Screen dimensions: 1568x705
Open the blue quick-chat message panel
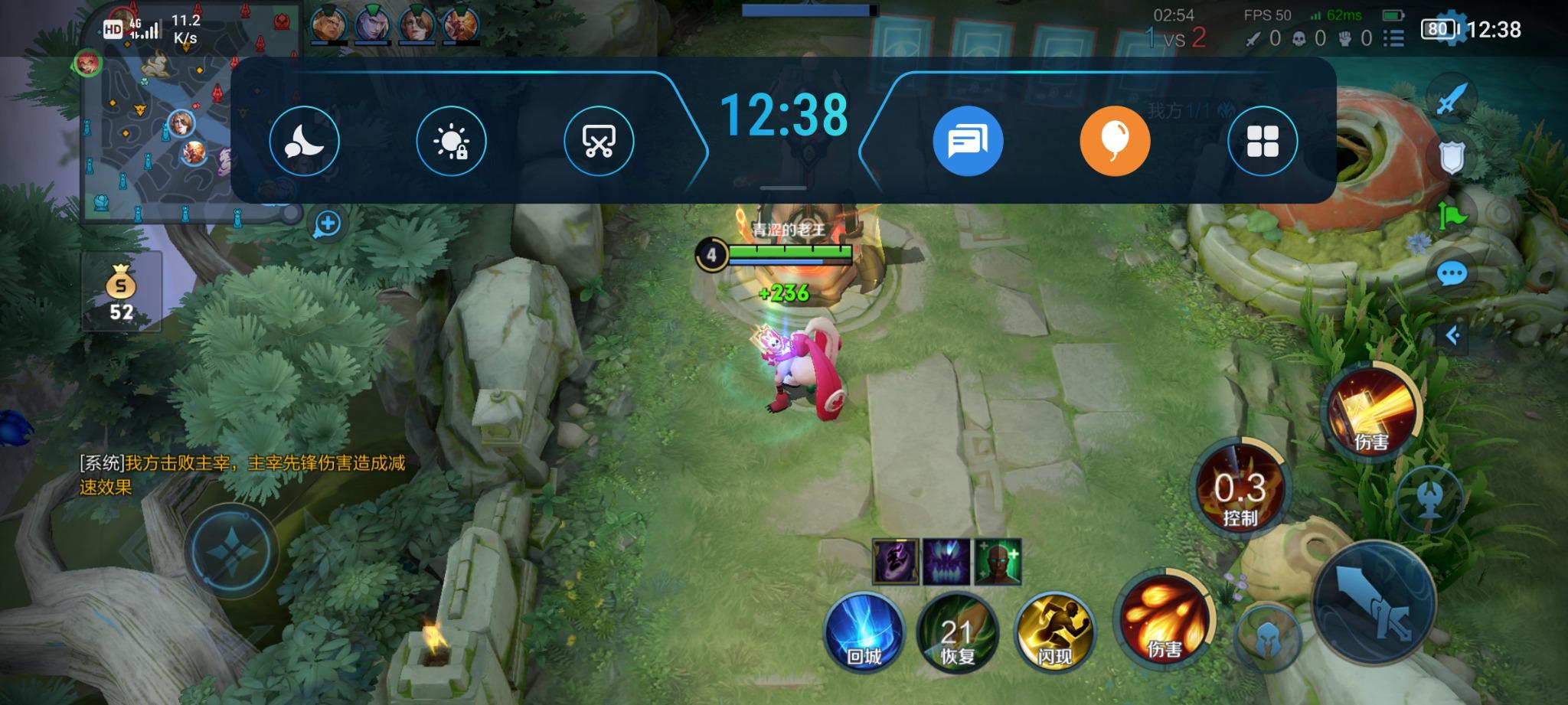tap(967, 140)
